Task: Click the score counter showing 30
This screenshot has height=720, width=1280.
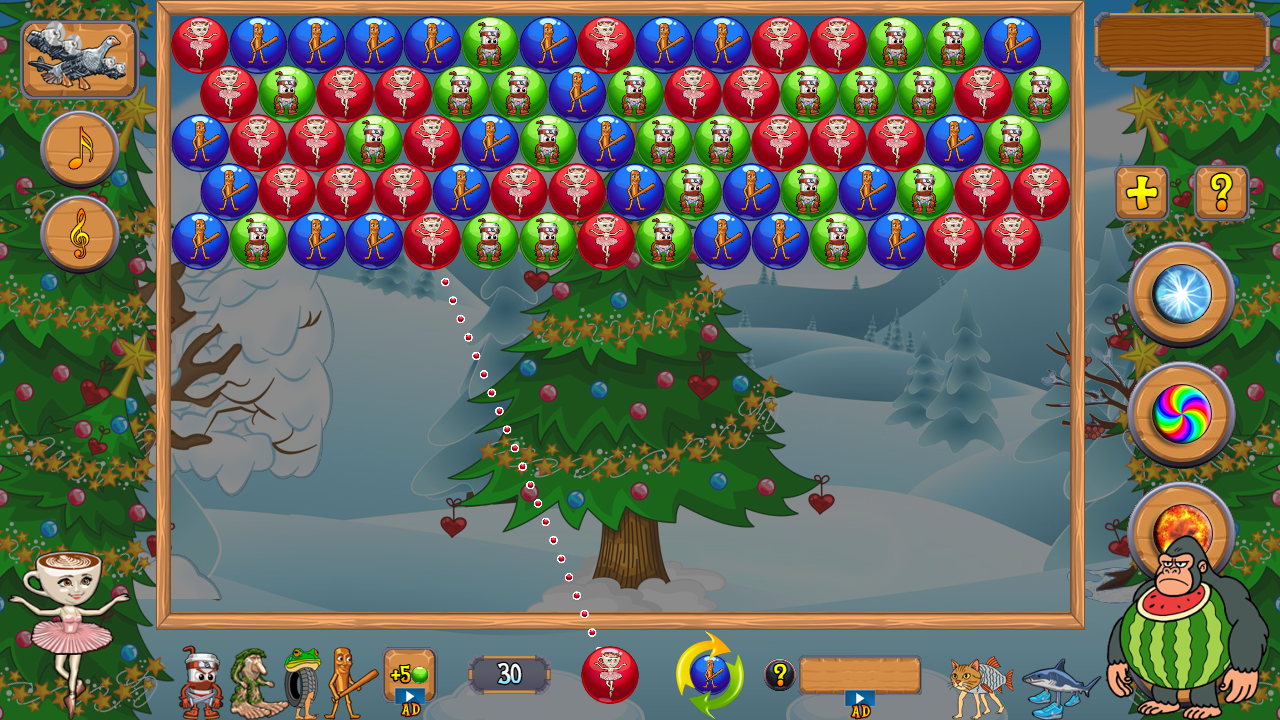Action: tap(508, 673)
